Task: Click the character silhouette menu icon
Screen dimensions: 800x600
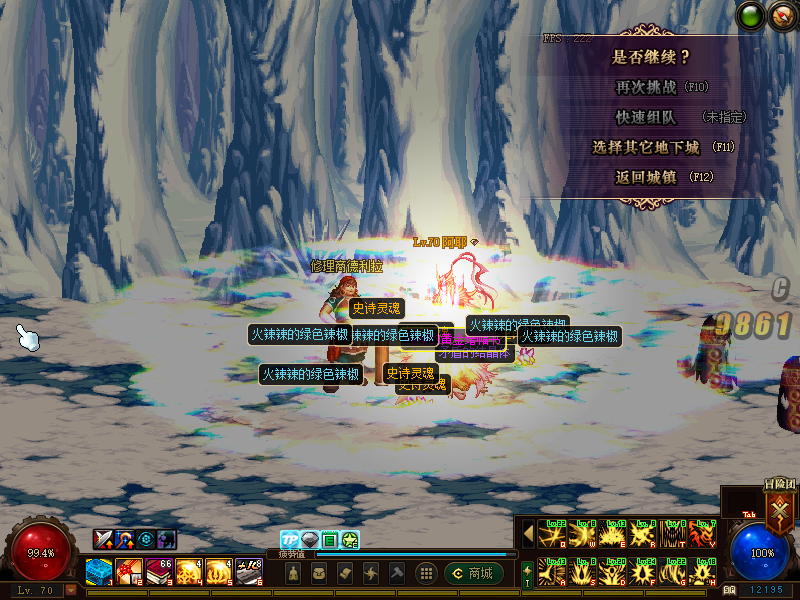Action: coord(294,573)
